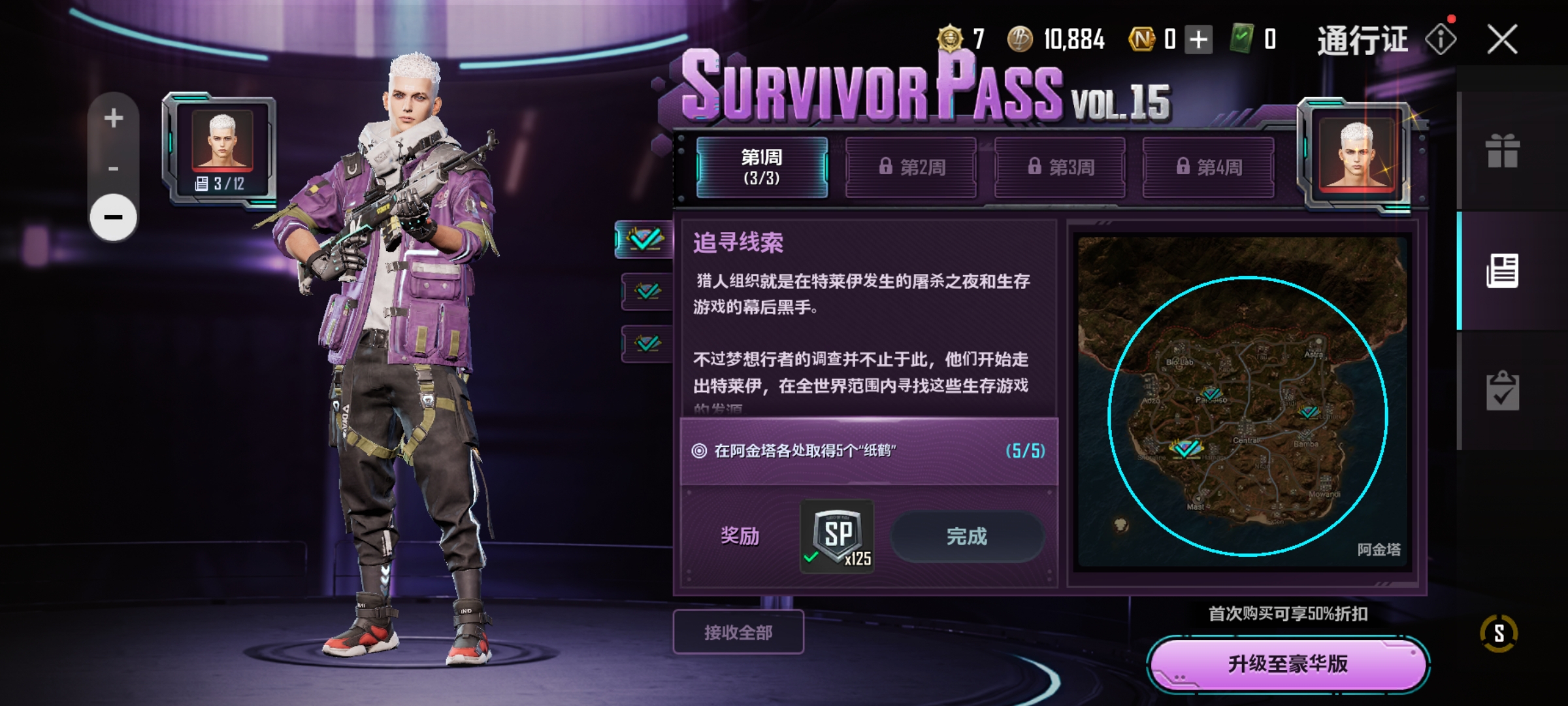The width and height of the screenshot is (1568, 706).
Task: Click the white minus zoom-out knob
Action: pos(114,217)
